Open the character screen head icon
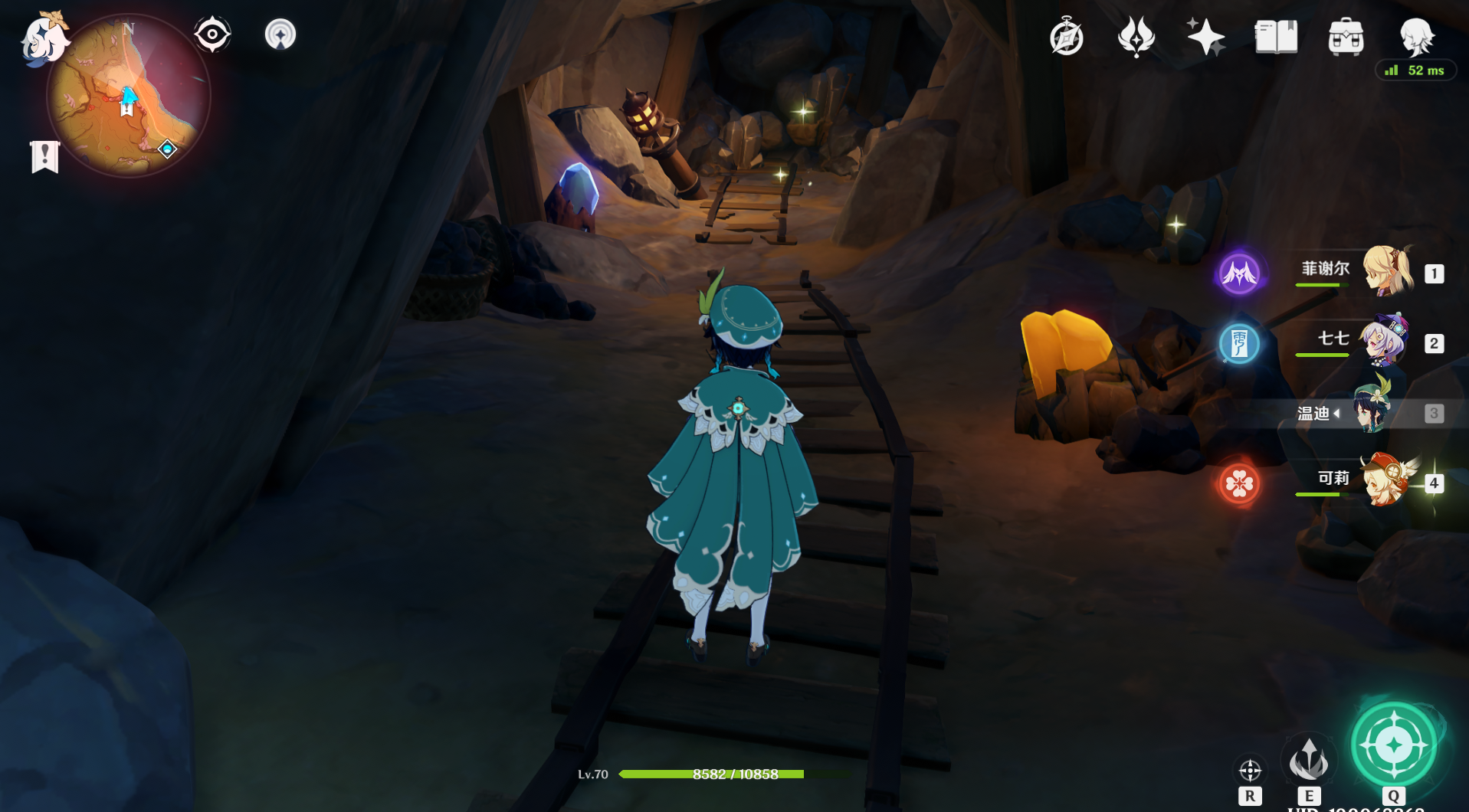1469x812 pixels. (1415, 37)
